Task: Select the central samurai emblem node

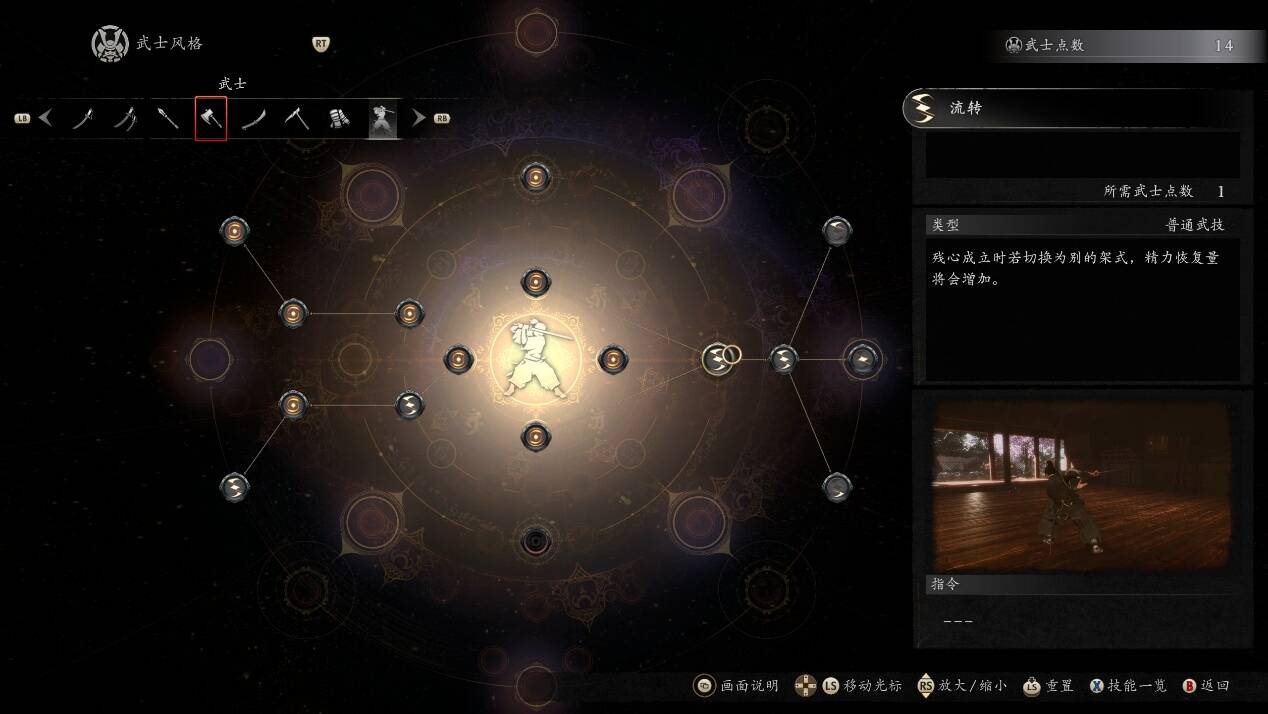Action: click(536, 359)
